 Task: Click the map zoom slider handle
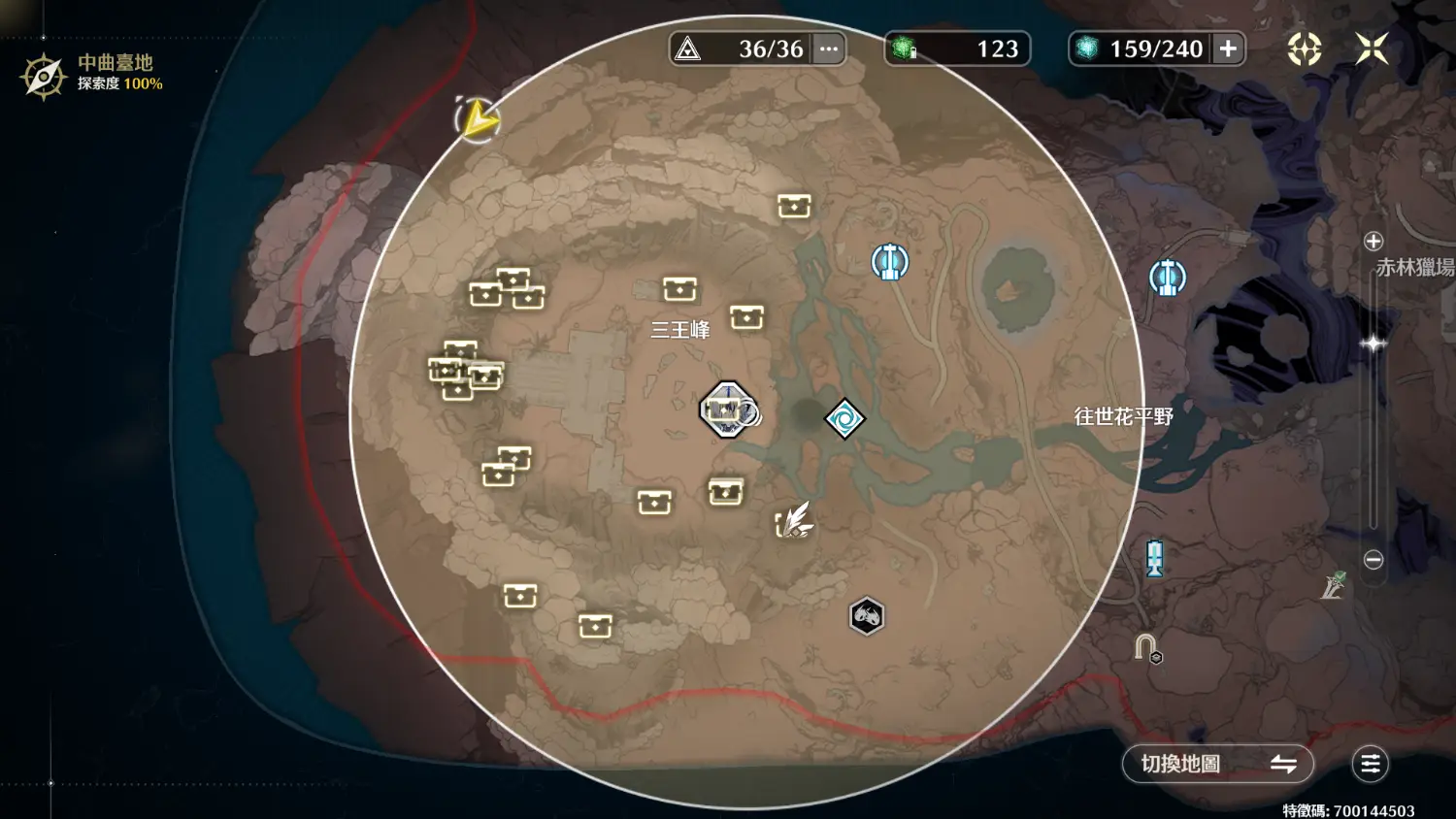pyautogui.click(x=1373, y=344)
